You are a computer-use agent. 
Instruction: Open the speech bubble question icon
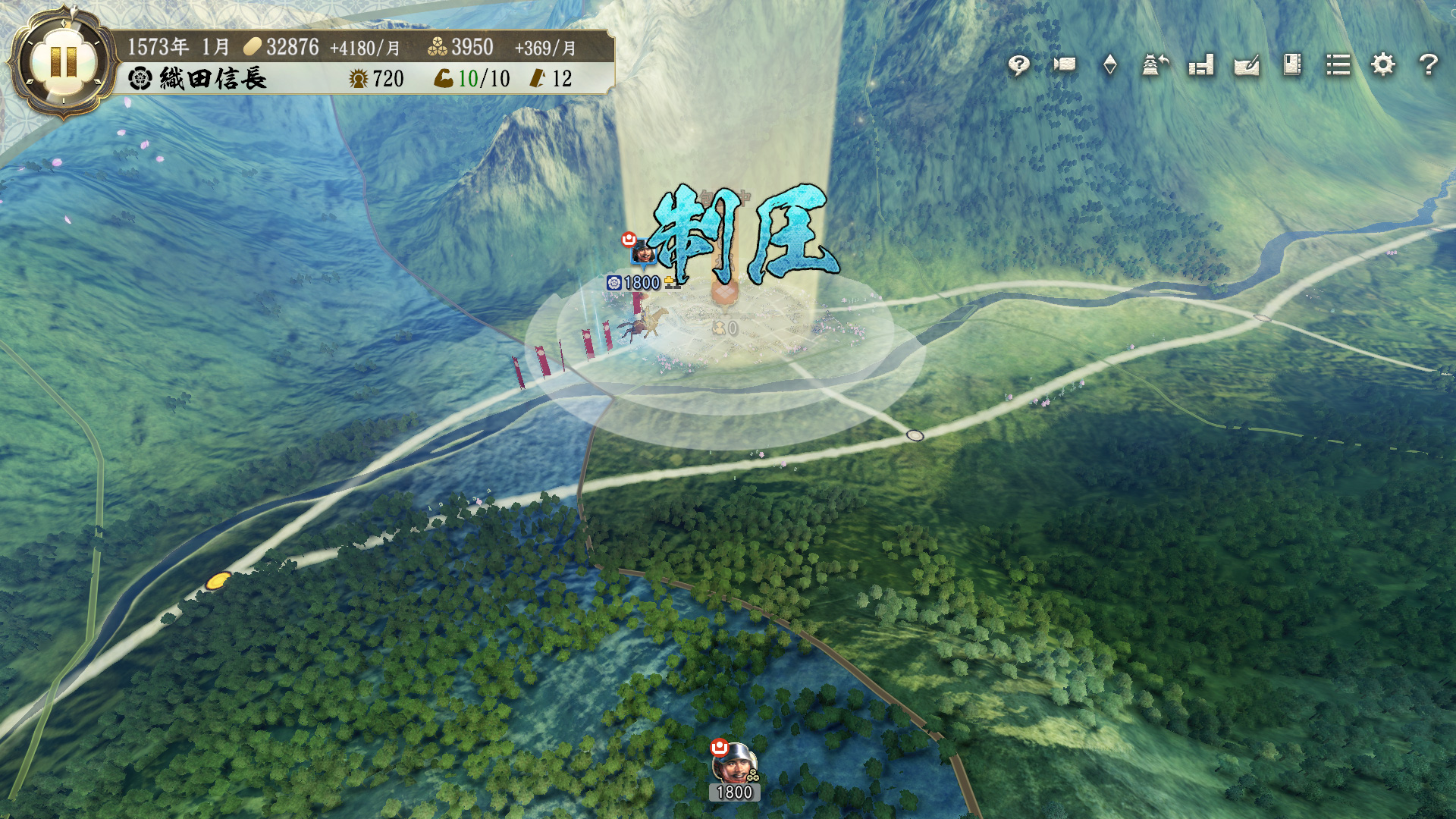1018,65
